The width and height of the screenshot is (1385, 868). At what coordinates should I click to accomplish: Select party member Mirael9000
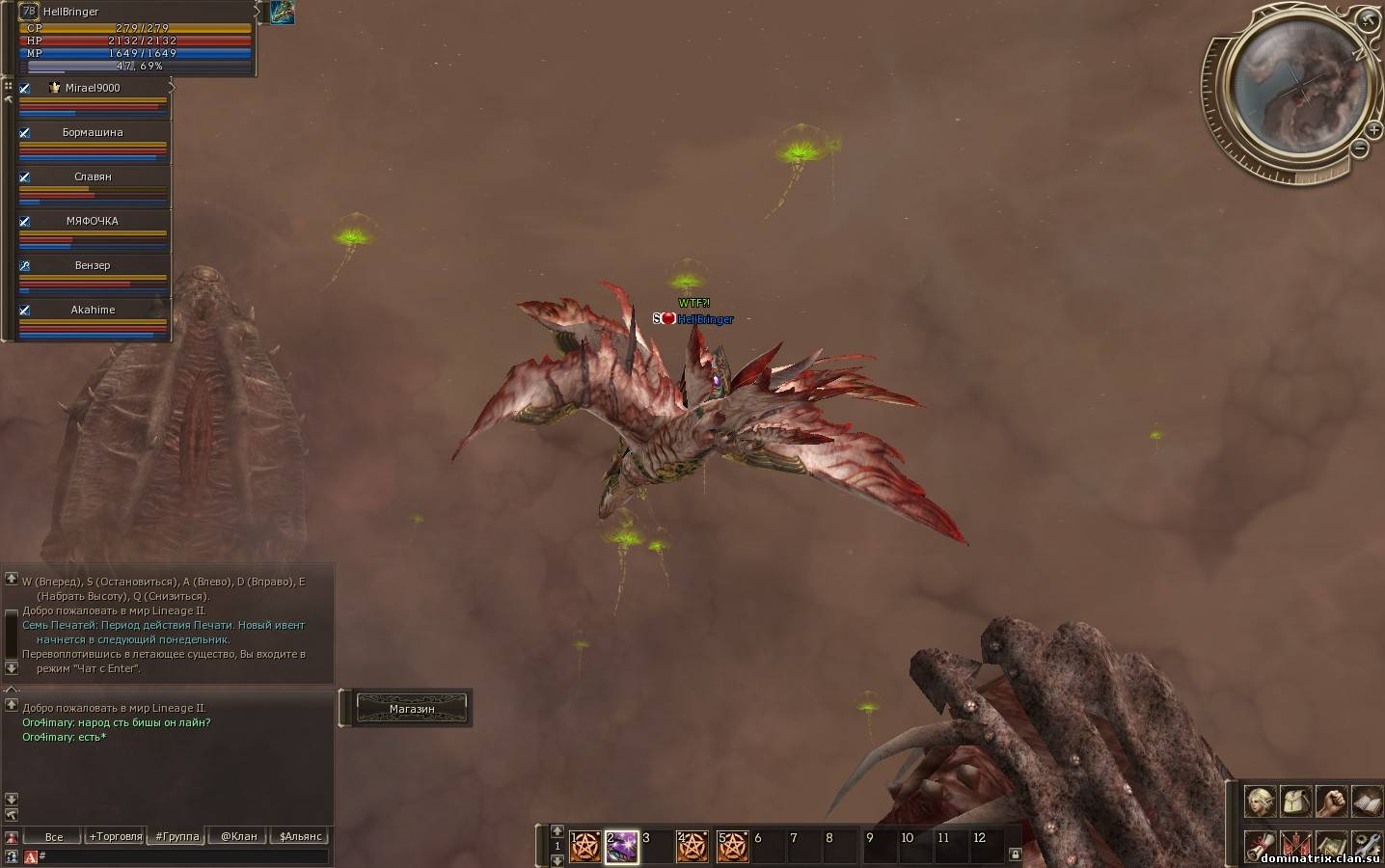point(93,88)
